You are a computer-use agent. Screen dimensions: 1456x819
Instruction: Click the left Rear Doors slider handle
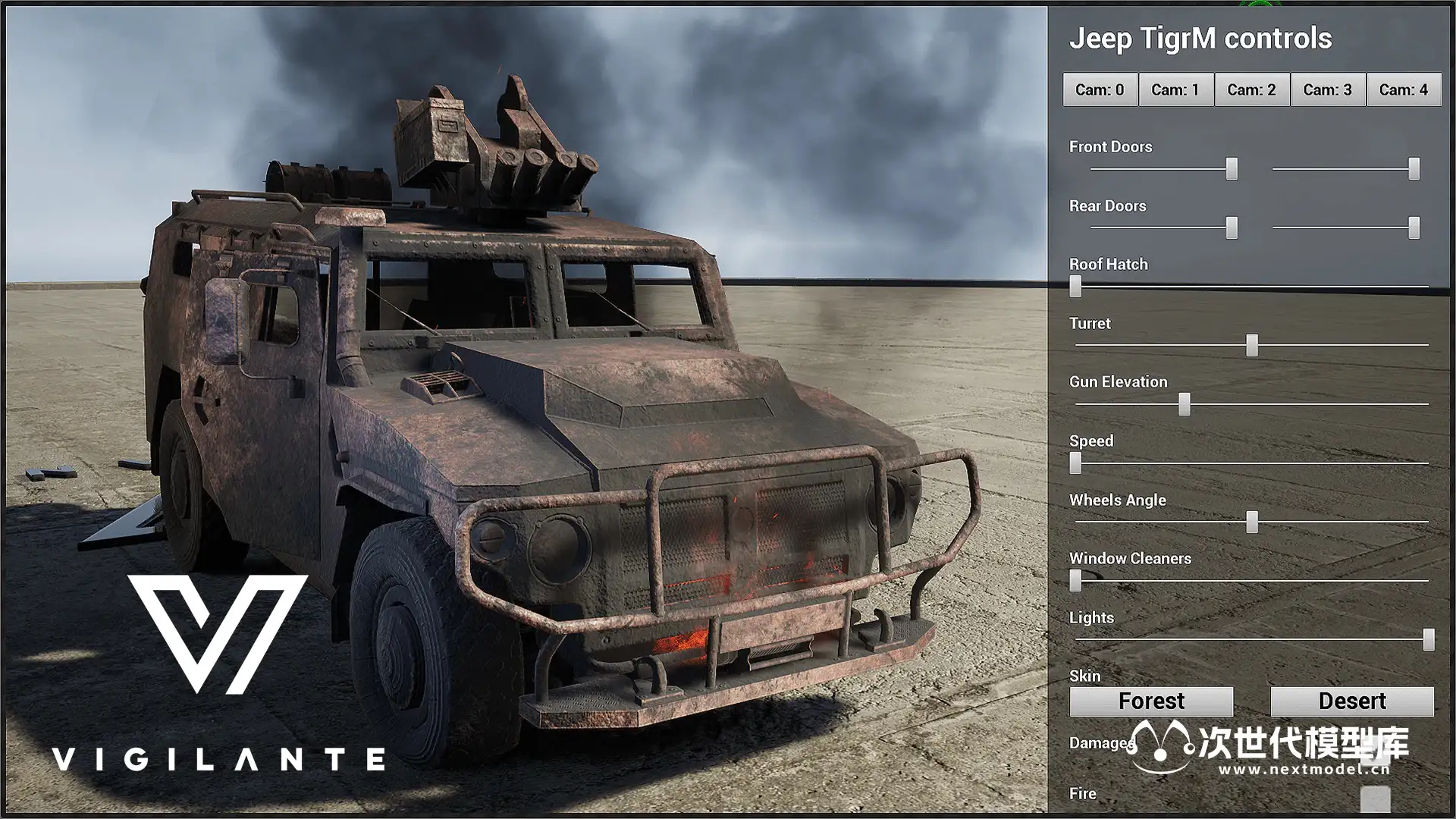(x=1232, y=227)
